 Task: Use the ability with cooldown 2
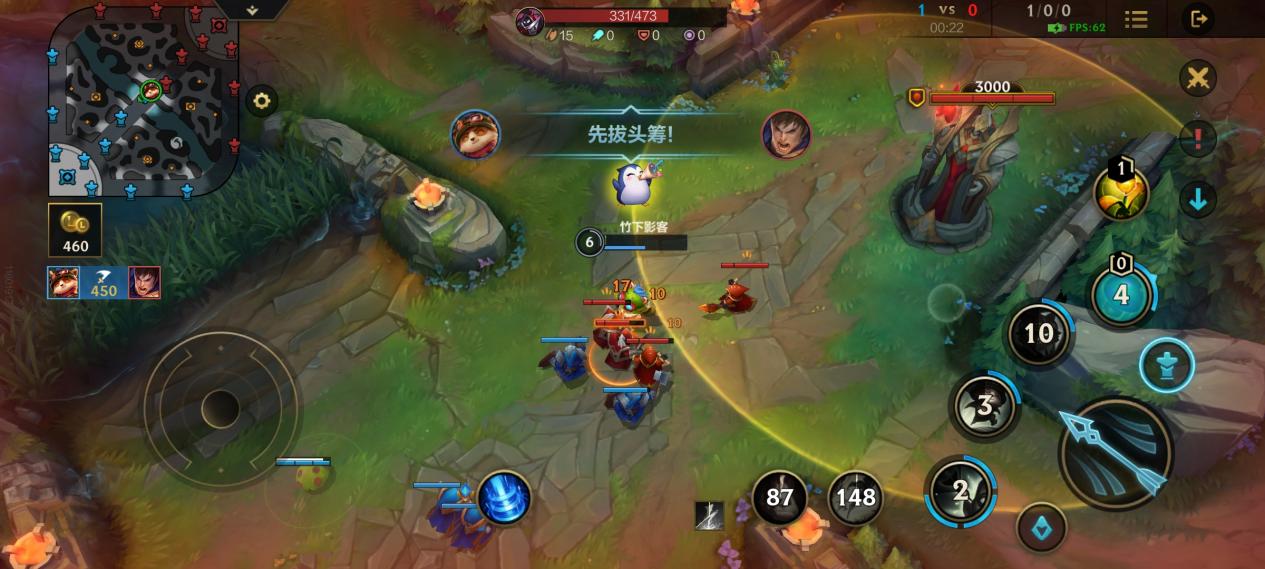pyautogui.click(x=960, y=491)
